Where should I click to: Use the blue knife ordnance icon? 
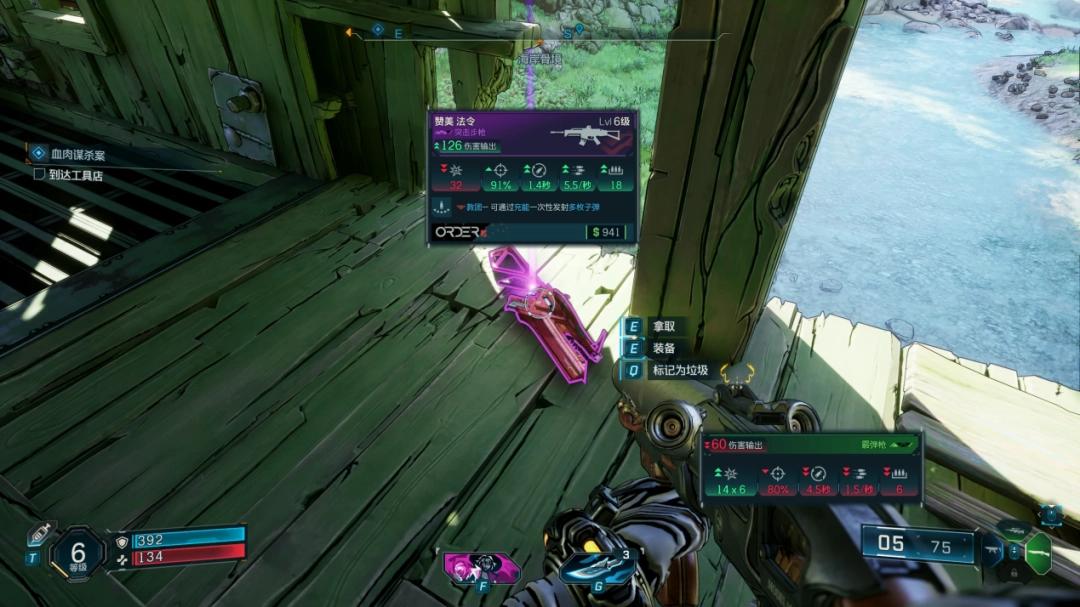(597, 568)
